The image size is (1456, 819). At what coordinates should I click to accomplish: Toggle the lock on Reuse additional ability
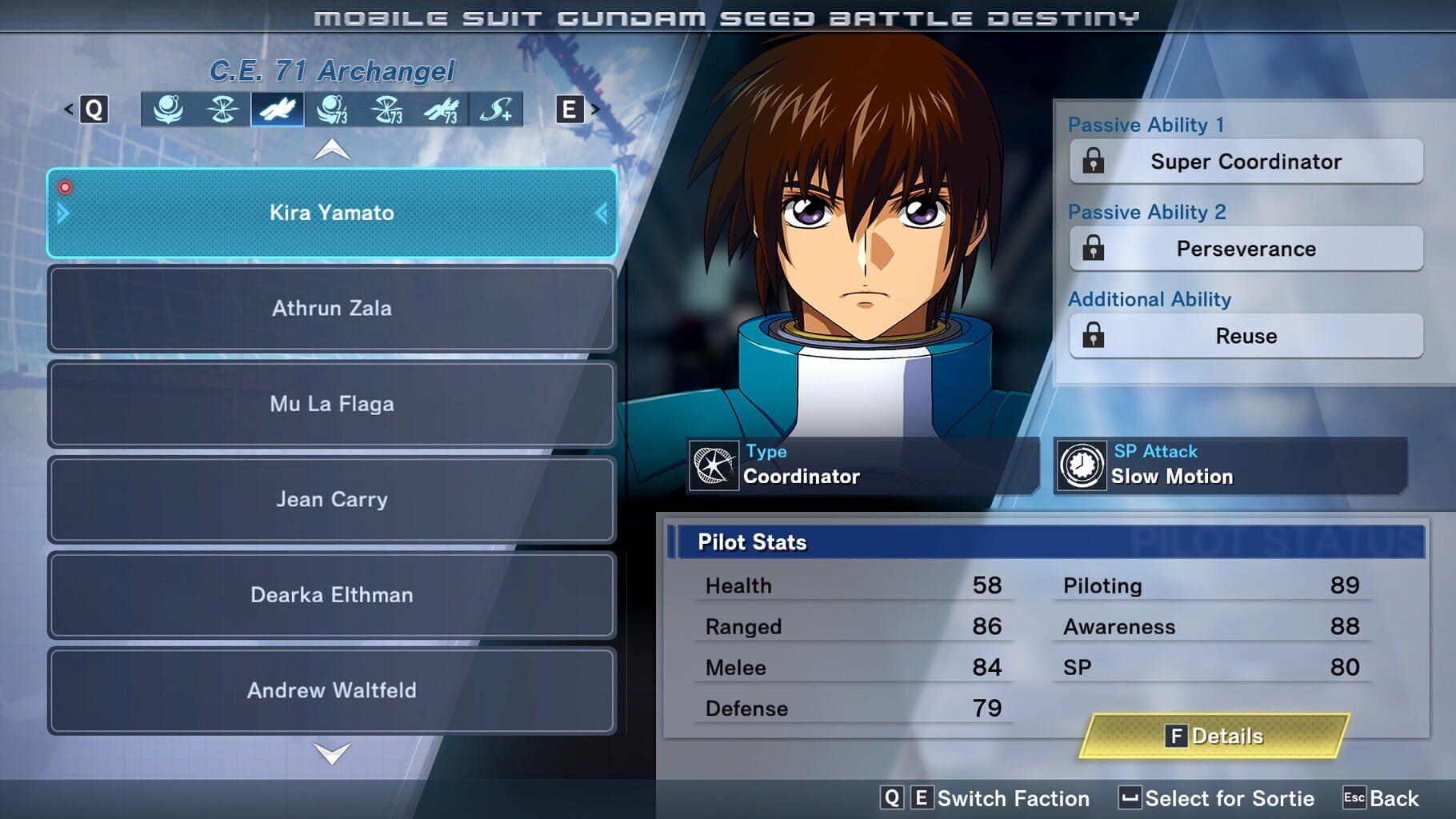[x=1093, y=336]
